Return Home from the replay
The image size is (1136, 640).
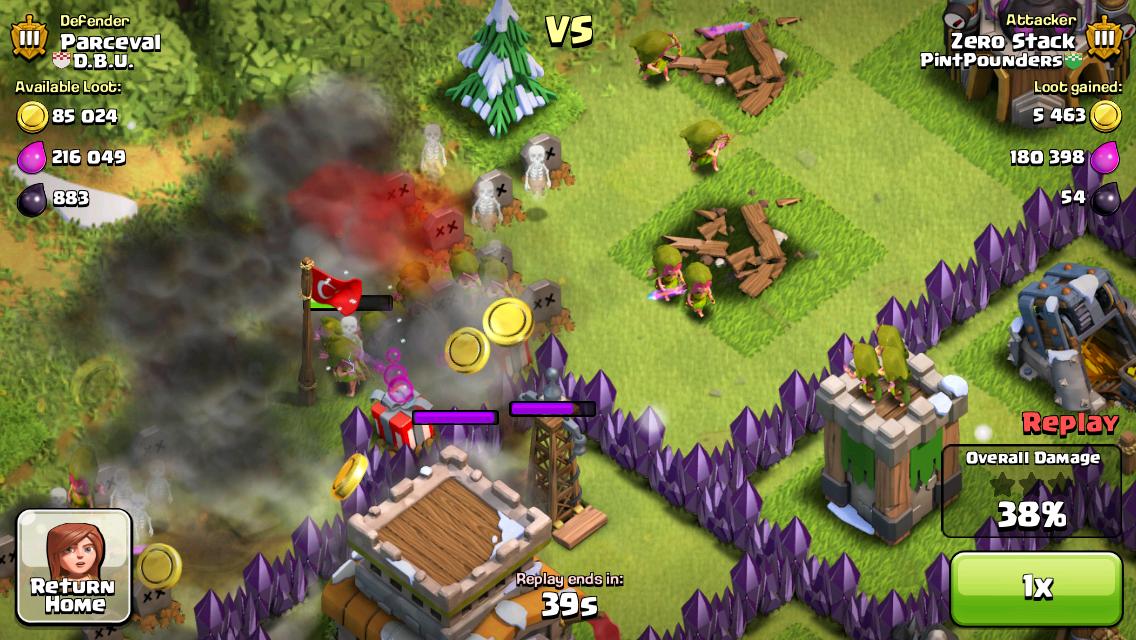pyautogui.click(x=74, y=567)
